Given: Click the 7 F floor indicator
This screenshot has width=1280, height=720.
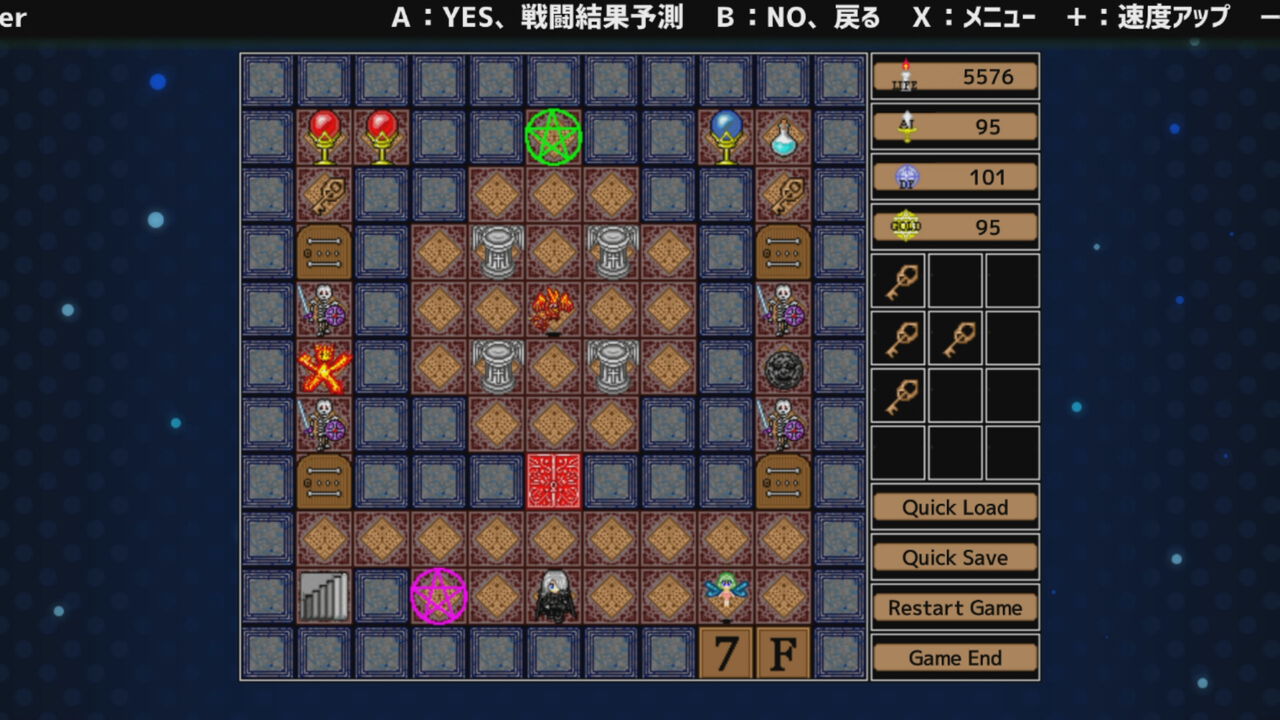Looking at the screenshot, I should pos(753,652).
